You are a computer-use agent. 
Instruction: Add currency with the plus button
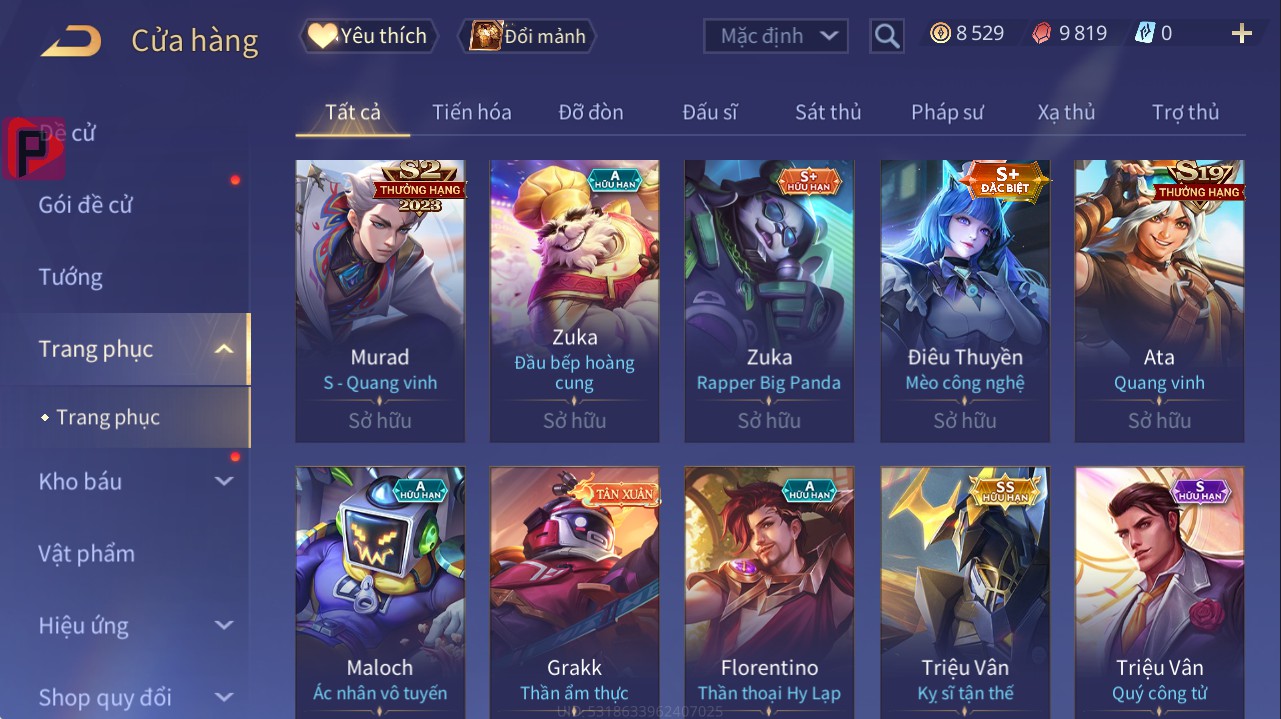tap(1241, 34)
